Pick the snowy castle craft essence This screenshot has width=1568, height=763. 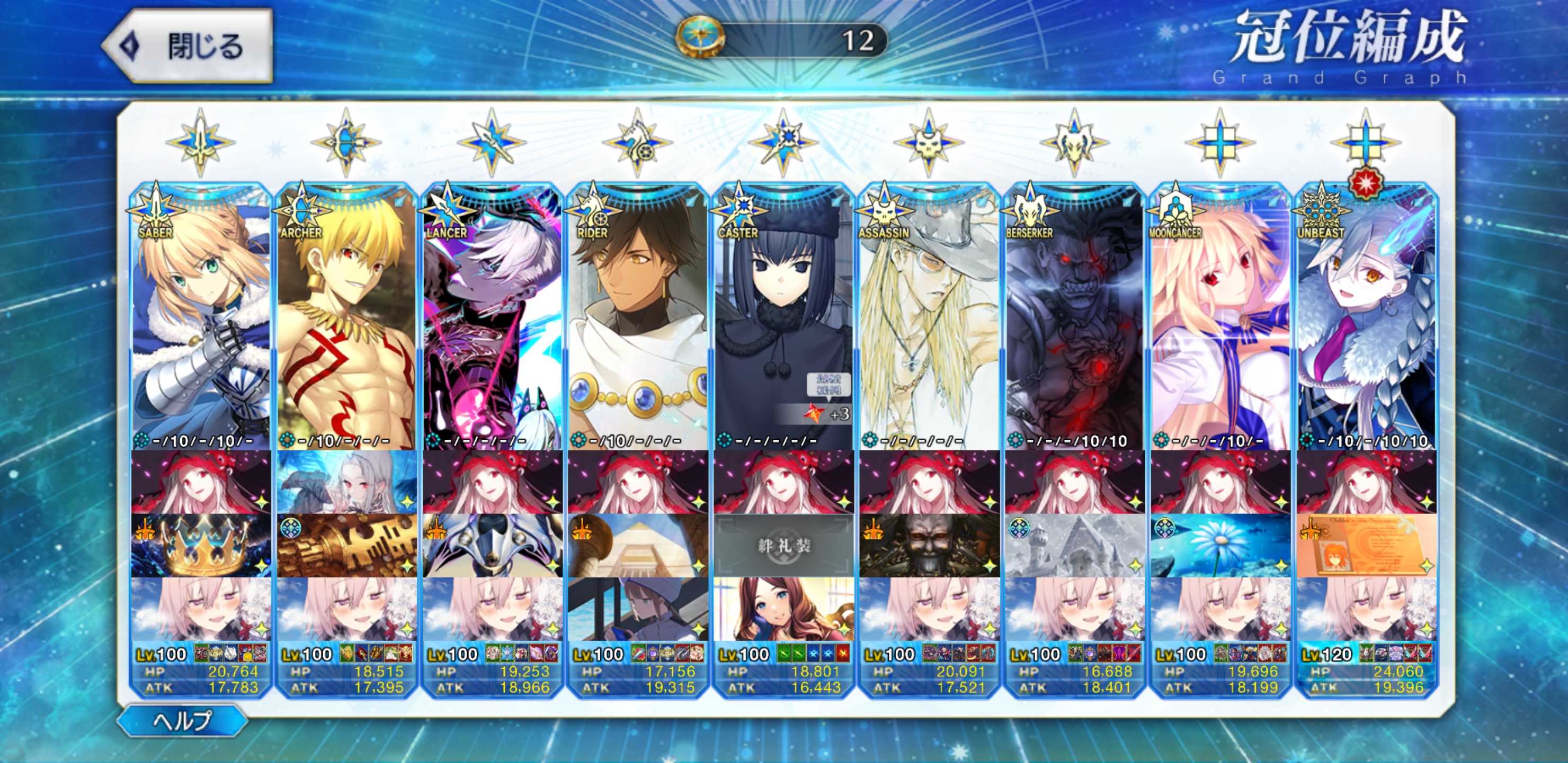[1074, 546]
